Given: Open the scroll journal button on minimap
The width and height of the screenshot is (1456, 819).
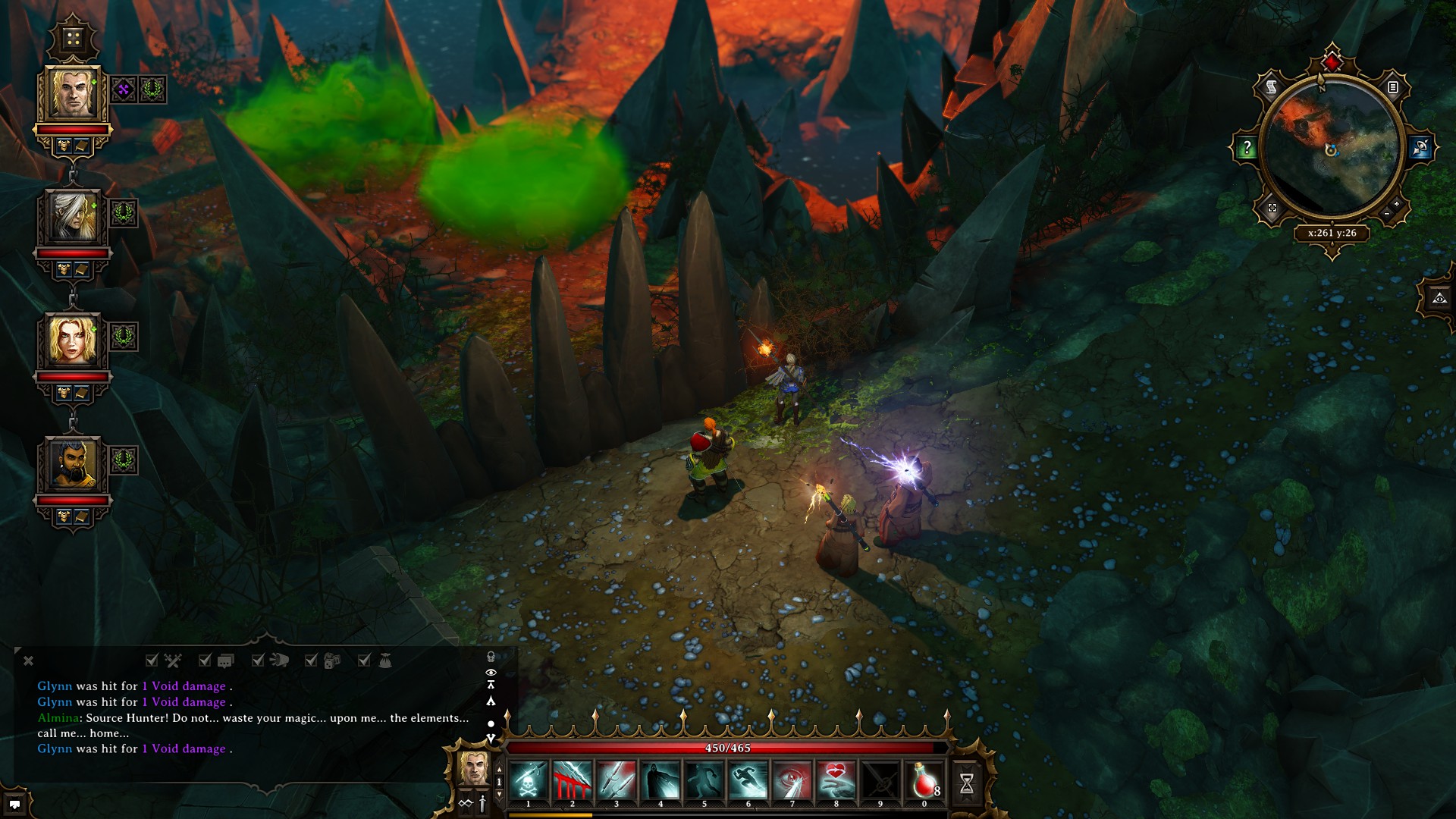Looking at the screenshot, I should click(x=1272, y=87).
